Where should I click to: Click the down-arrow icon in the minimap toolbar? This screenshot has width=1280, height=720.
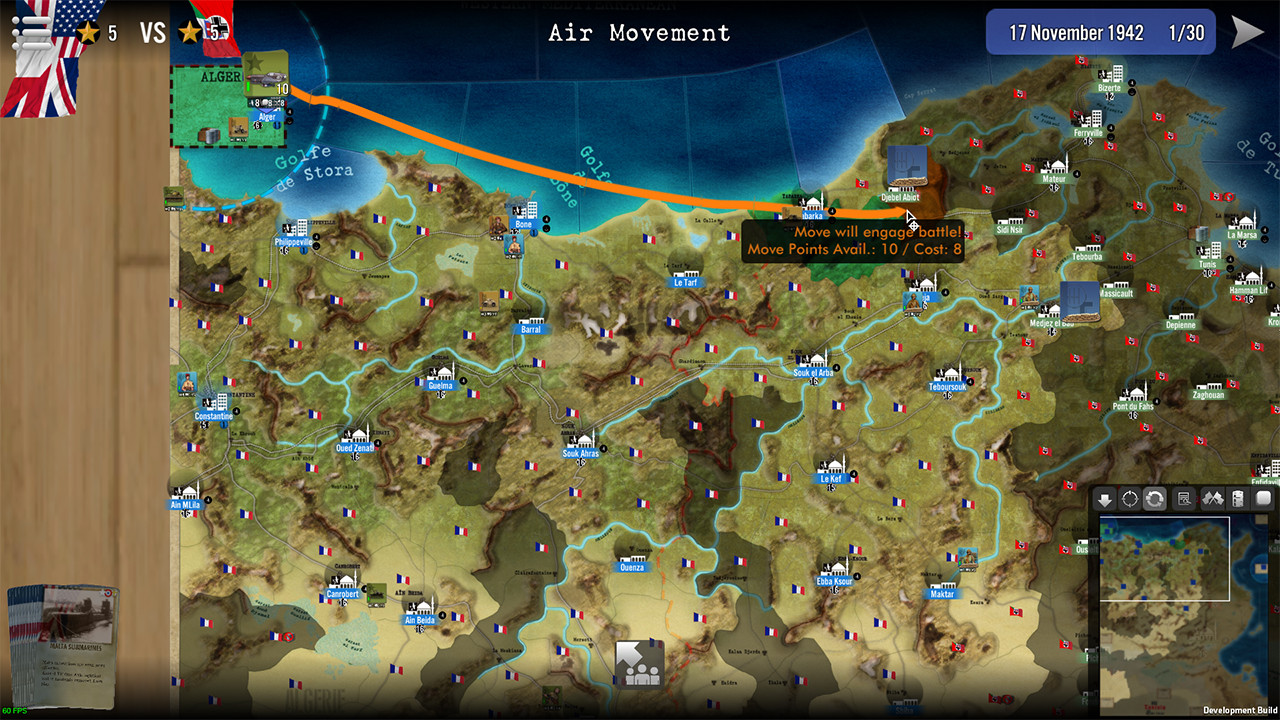coord(1106,499)
